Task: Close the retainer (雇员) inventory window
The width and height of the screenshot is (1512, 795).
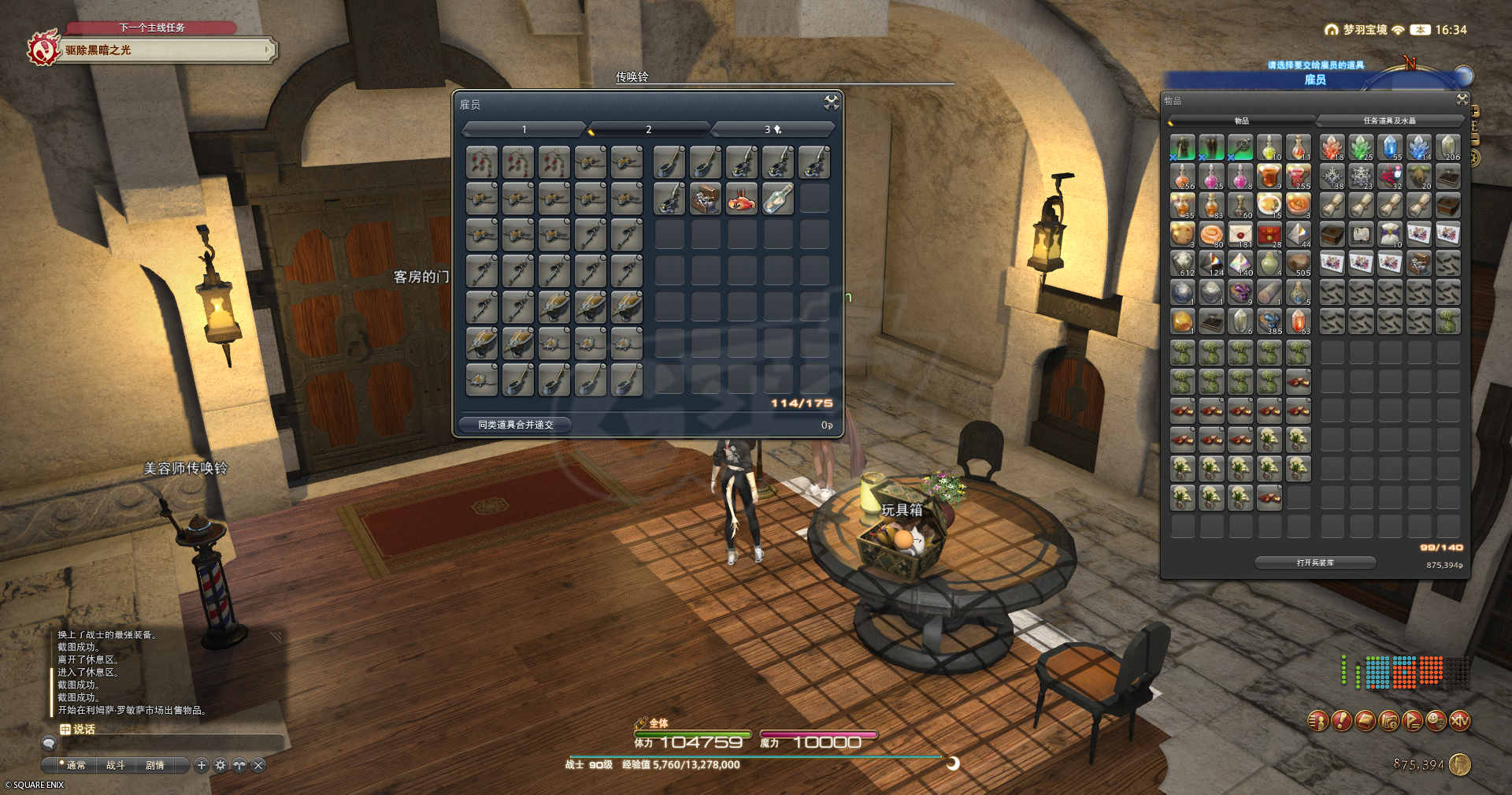Action: pyautogui.click(x=831, y=102)
